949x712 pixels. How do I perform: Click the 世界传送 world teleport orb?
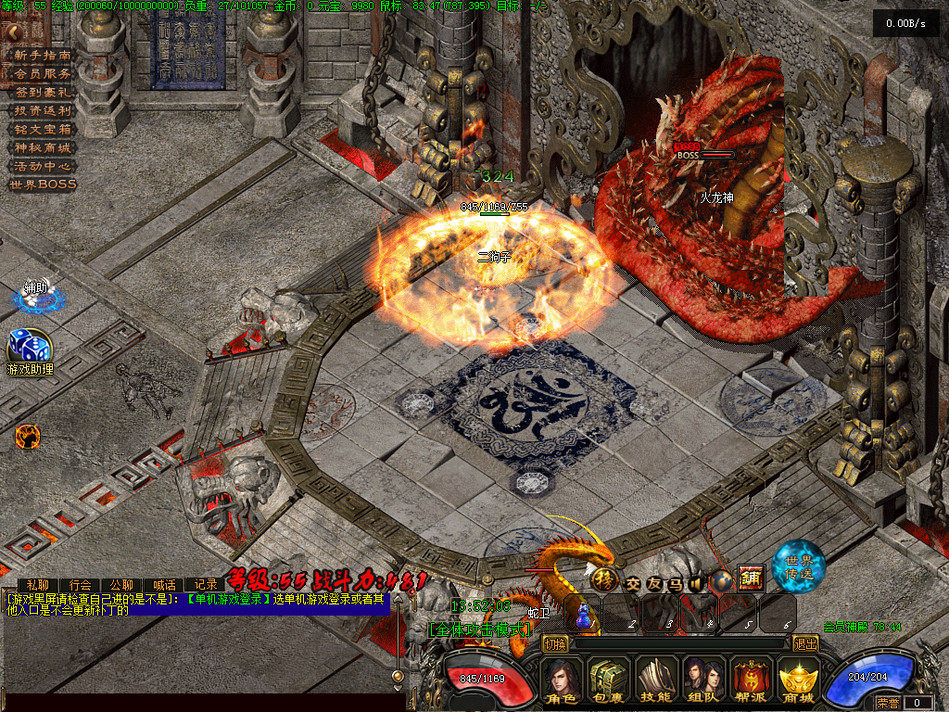799,567
